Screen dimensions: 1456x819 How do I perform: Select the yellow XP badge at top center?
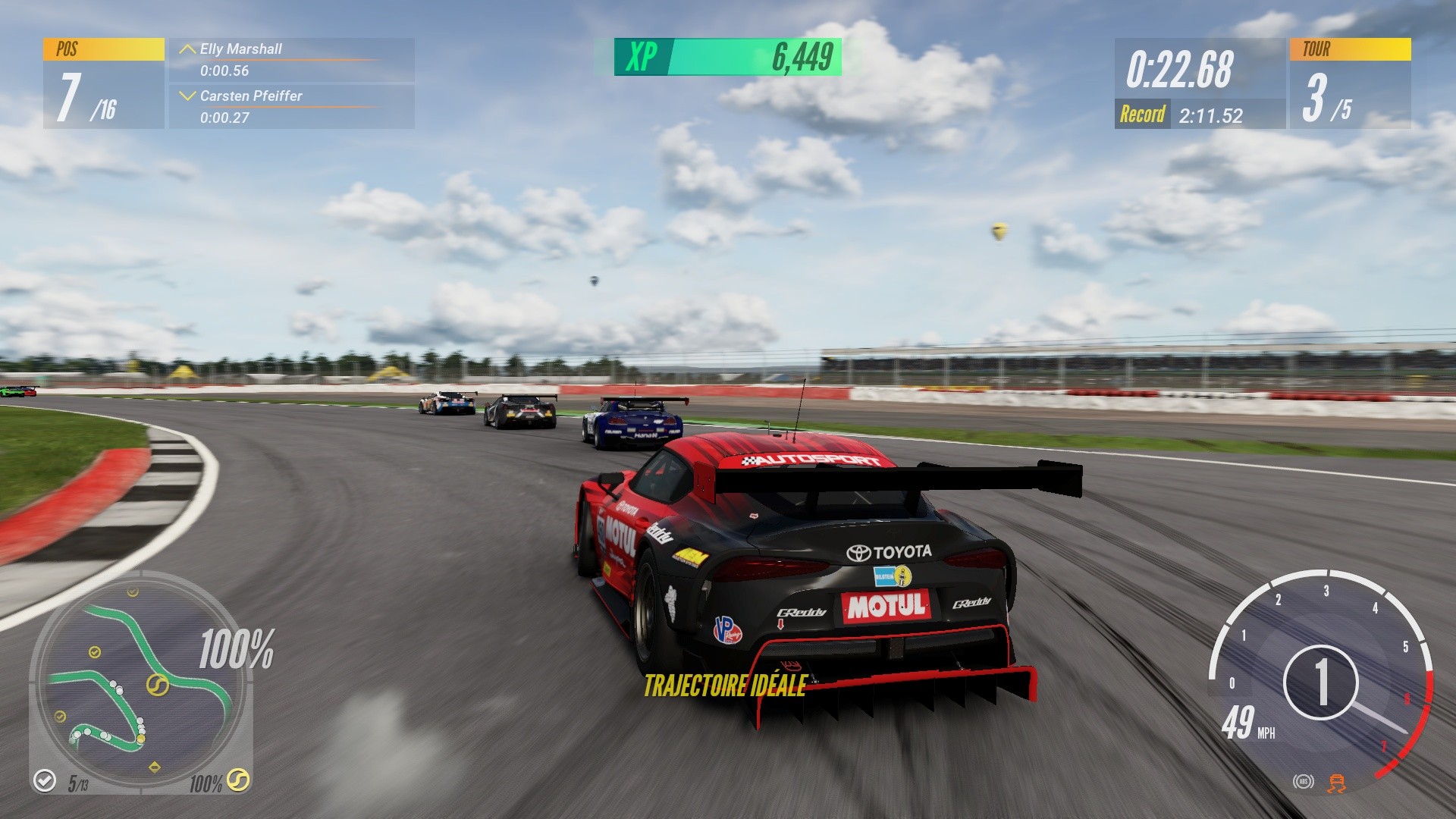[641, 55]
